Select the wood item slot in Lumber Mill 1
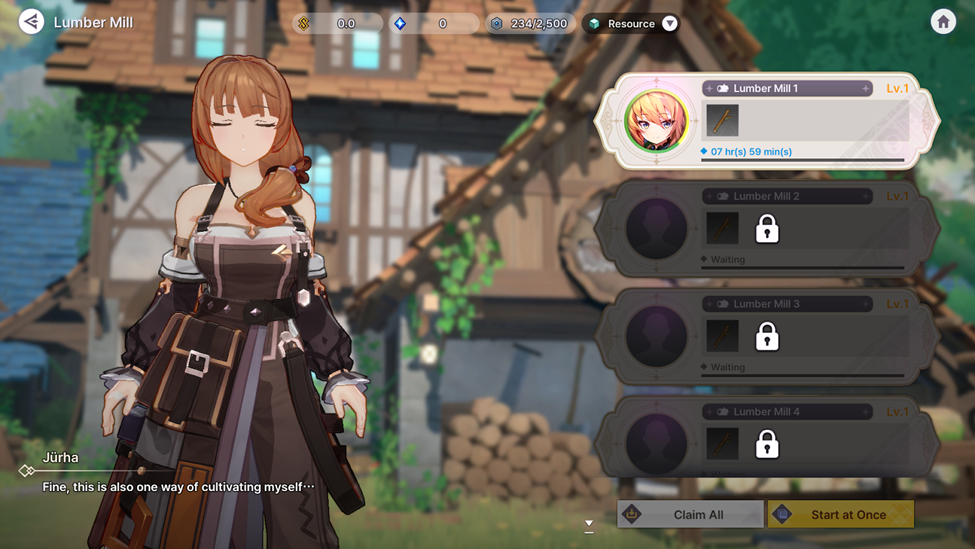The image size is (975, 549). [722, 121]
